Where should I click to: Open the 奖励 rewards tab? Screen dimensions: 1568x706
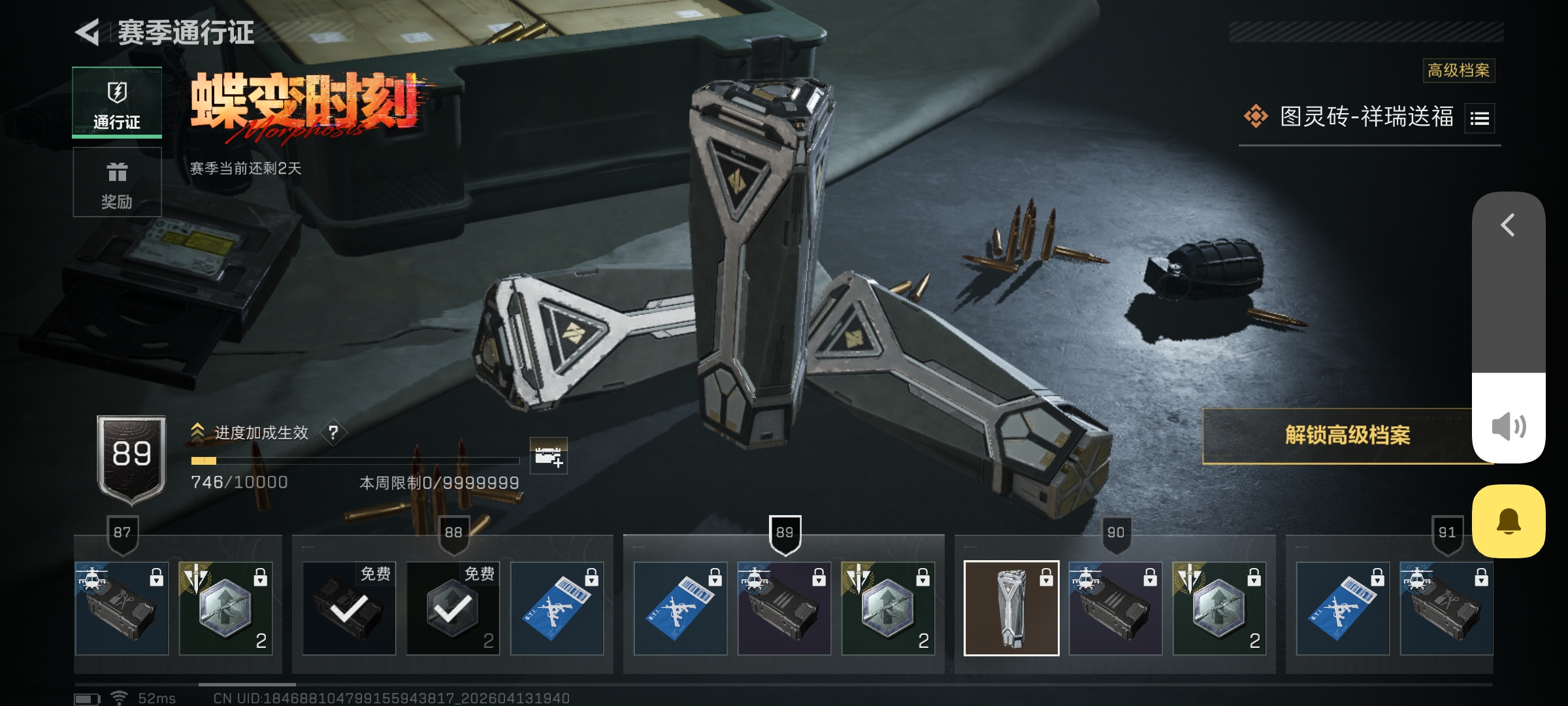click(x=117, y=182)
